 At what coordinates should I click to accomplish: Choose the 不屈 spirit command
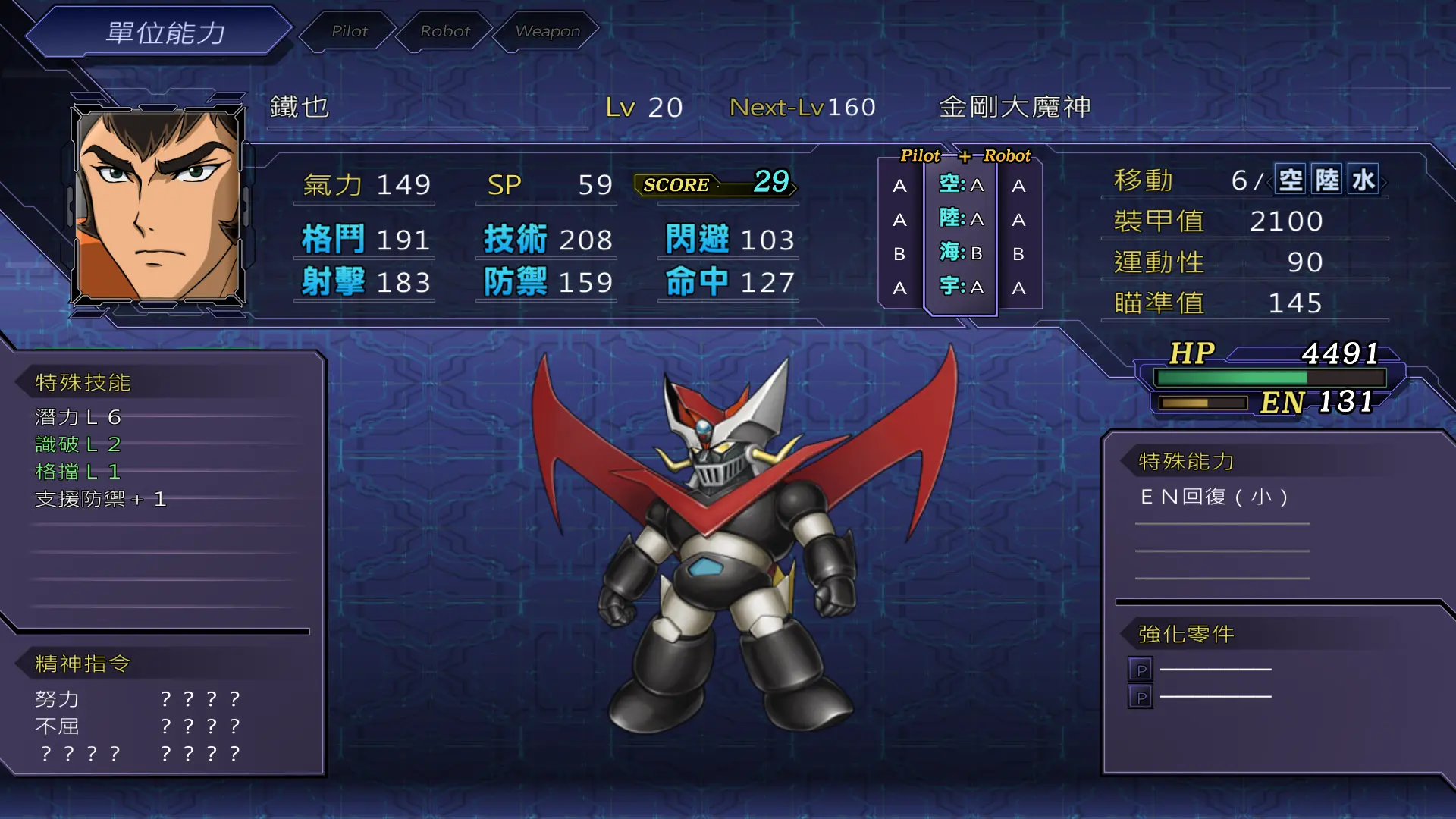click(58, 726)
